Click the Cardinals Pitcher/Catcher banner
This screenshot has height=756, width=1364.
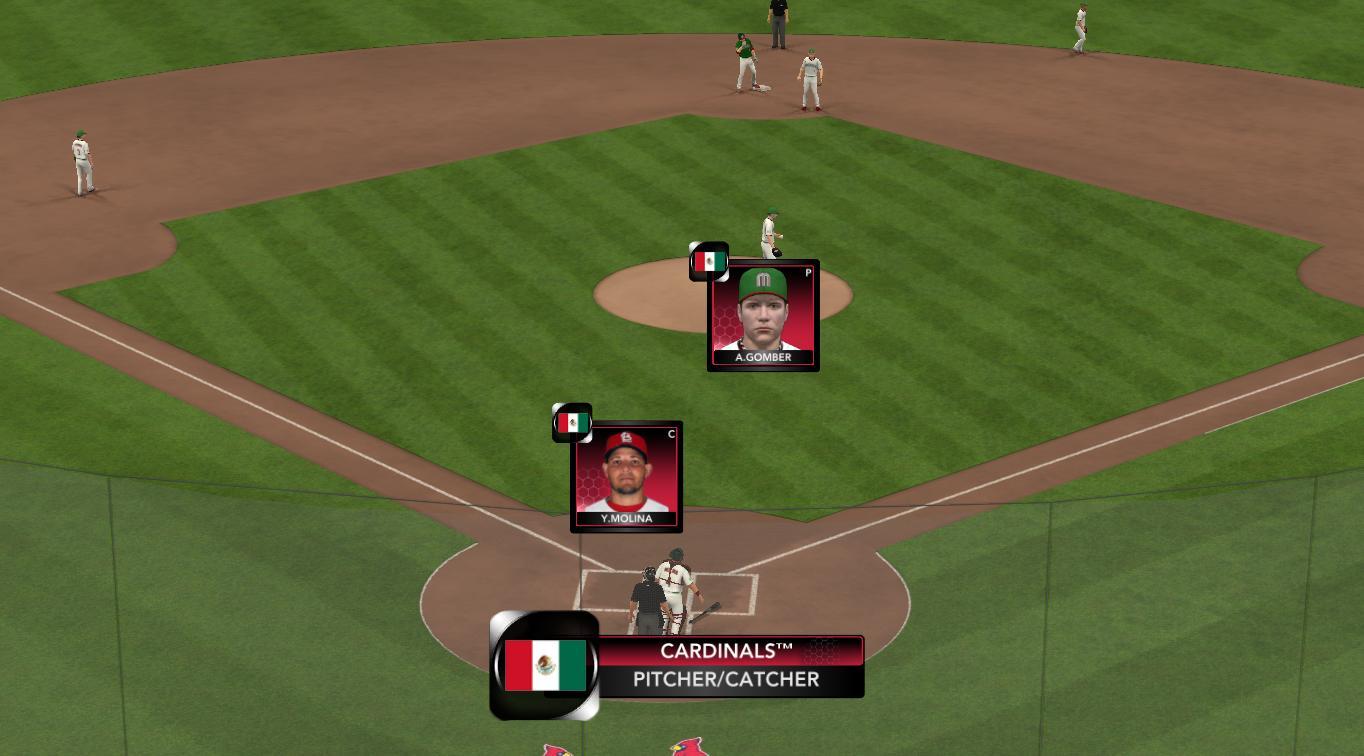coord(729,666)
